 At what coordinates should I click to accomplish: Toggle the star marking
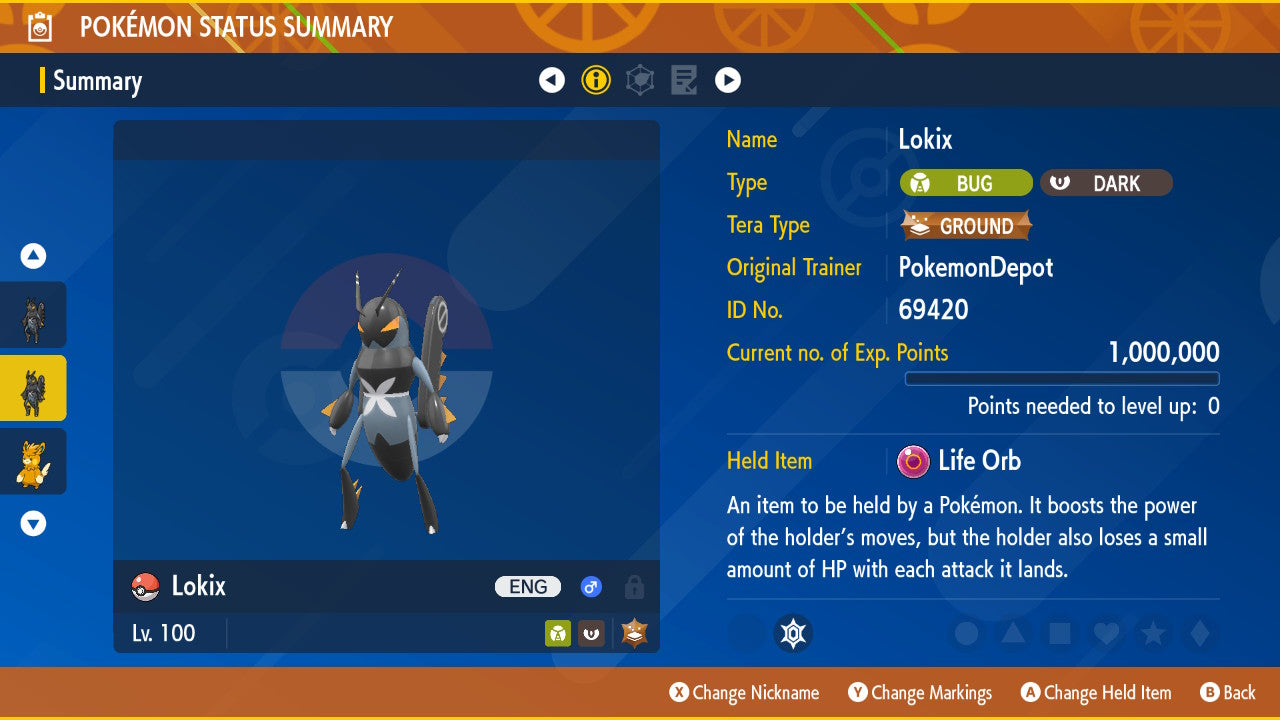point(1152,633)
